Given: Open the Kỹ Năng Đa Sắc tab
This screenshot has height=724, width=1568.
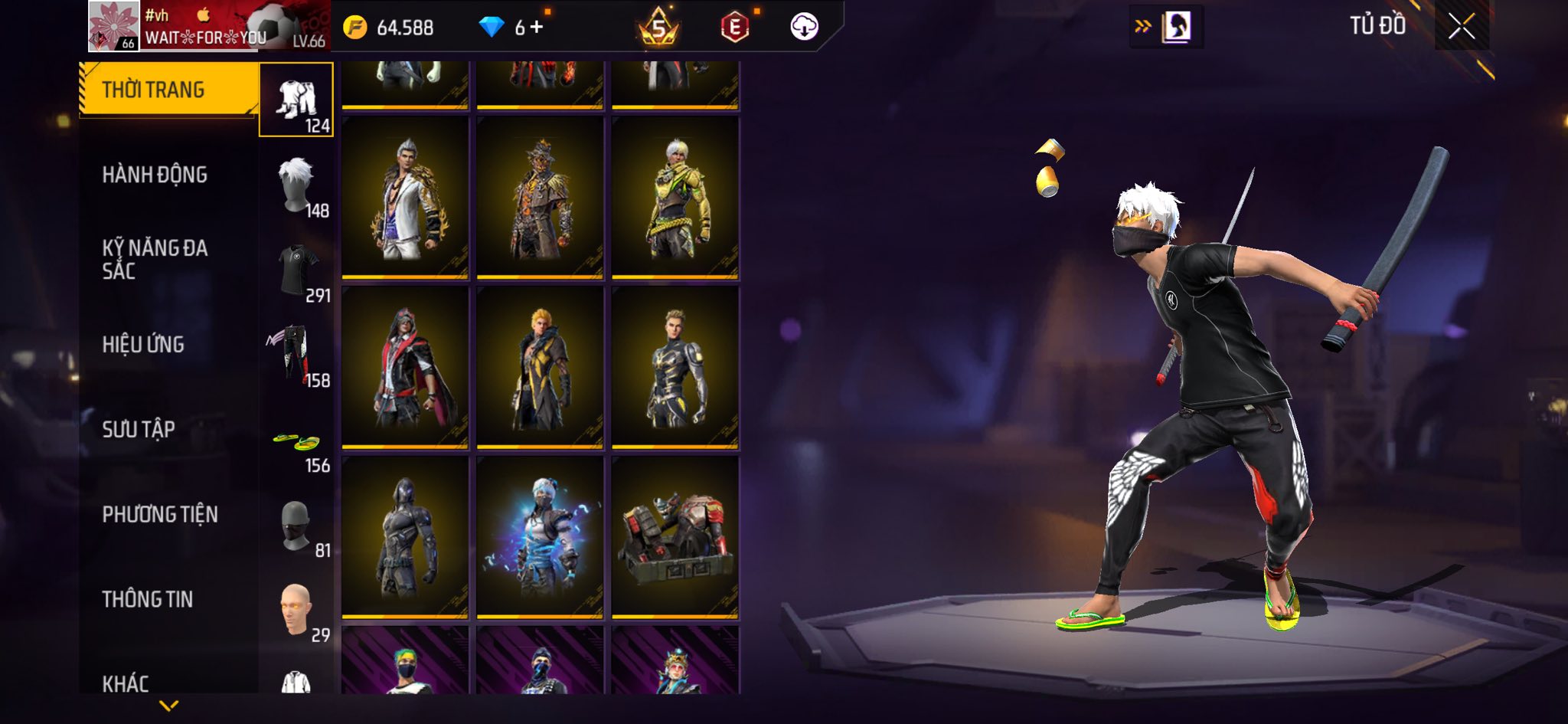Looking at the screenshot, I should [155, 259].
